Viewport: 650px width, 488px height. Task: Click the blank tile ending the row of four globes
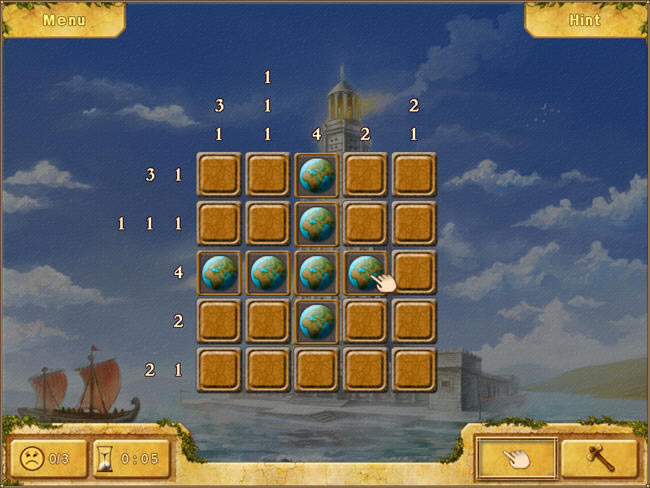point(415,272)
